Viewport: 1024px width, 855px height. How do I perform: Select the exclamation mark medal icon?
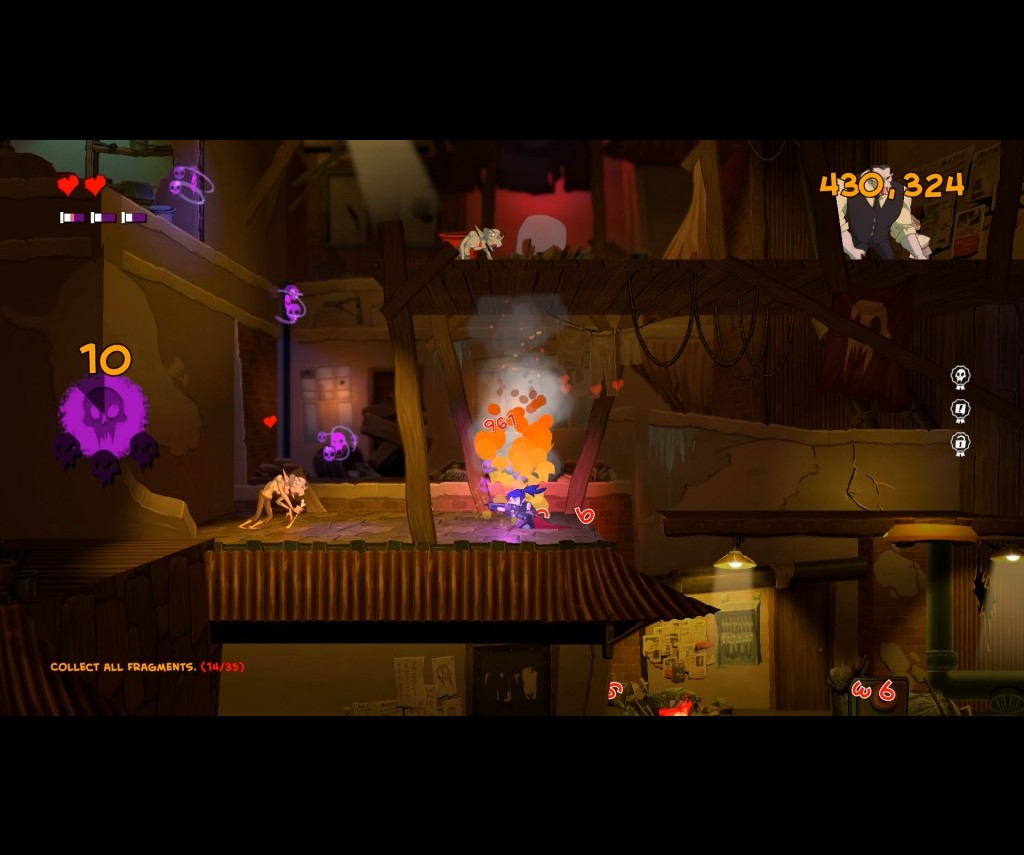[960, 410]
